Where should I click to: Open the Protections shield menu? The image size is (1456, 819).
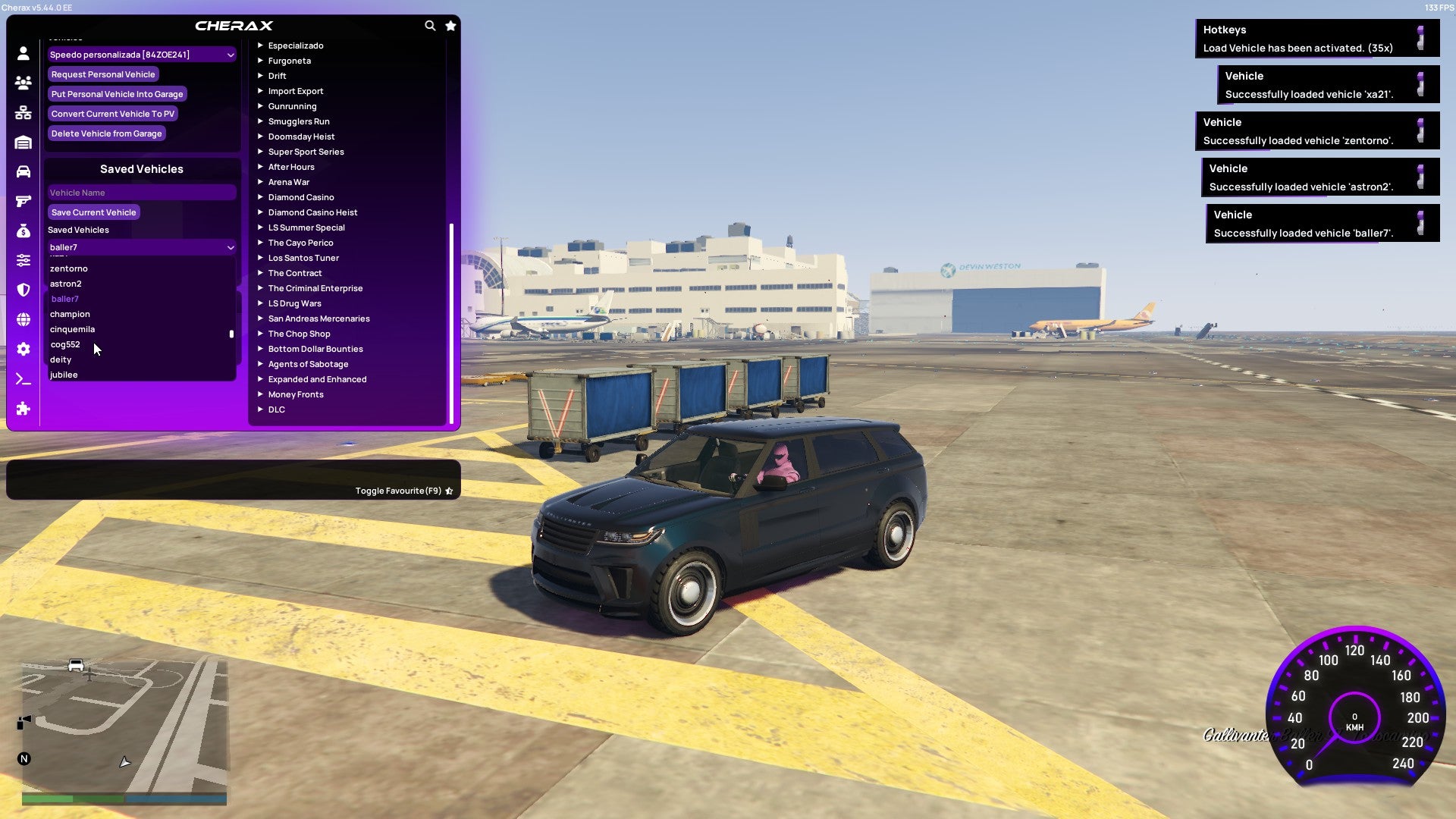point(23,290)
